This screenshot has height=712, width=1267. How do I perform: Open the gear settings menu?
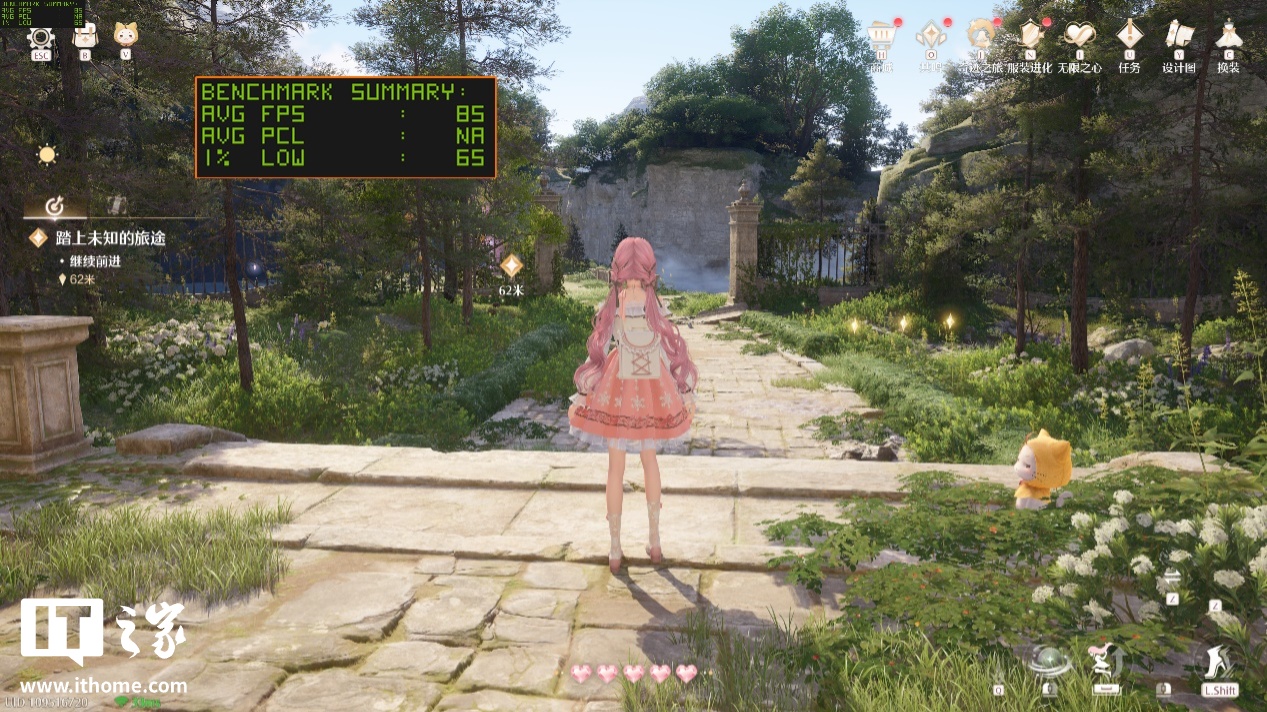click(41, 37)
